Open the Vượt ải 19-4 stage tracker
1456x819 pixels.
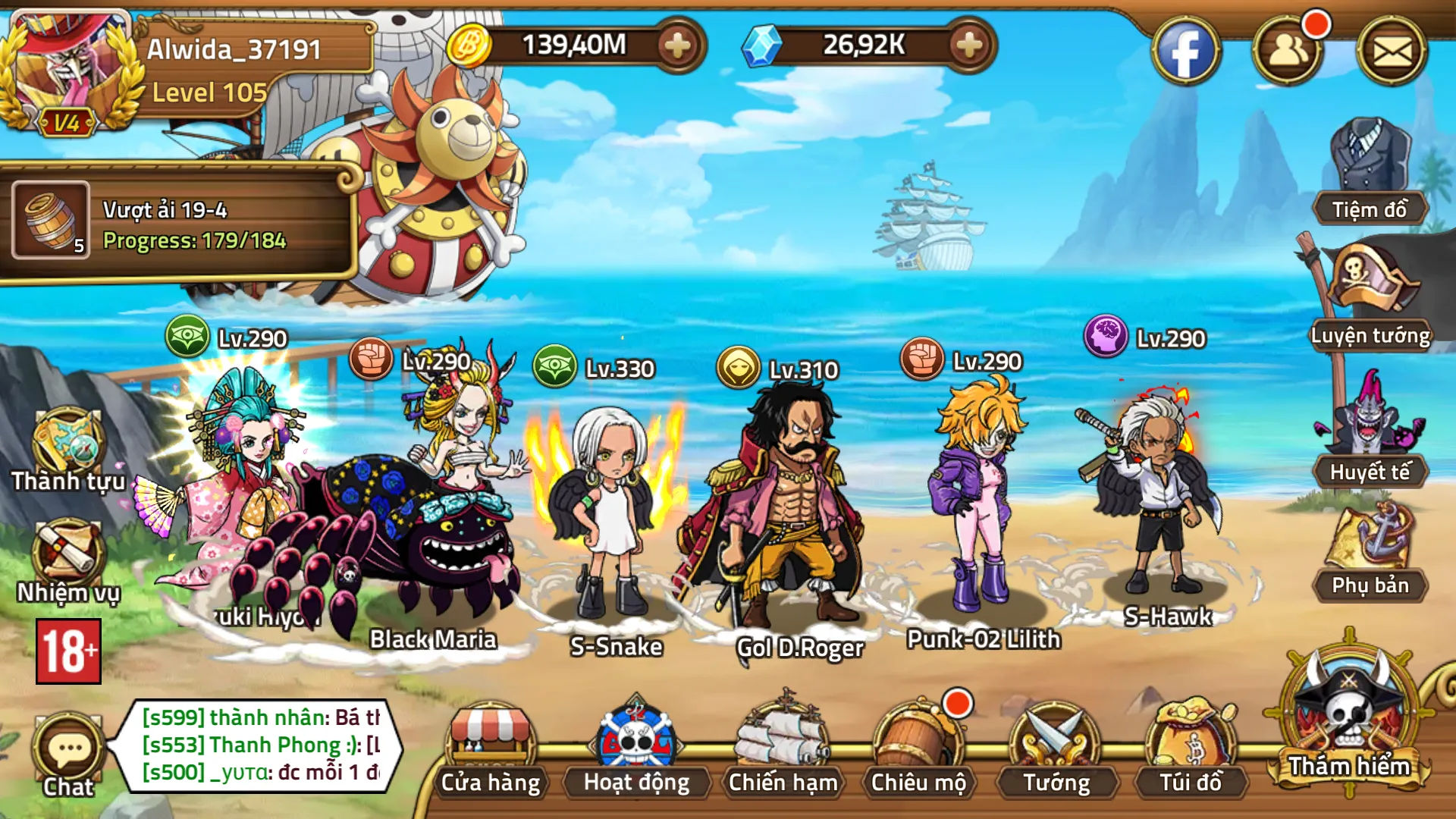pyautogui.click(x=178, y=224)
